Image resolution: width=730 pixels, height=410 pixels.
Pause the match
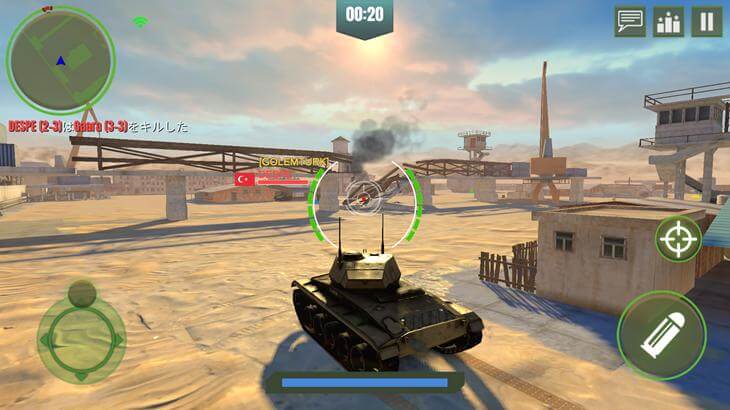click(x=706, y=21)
